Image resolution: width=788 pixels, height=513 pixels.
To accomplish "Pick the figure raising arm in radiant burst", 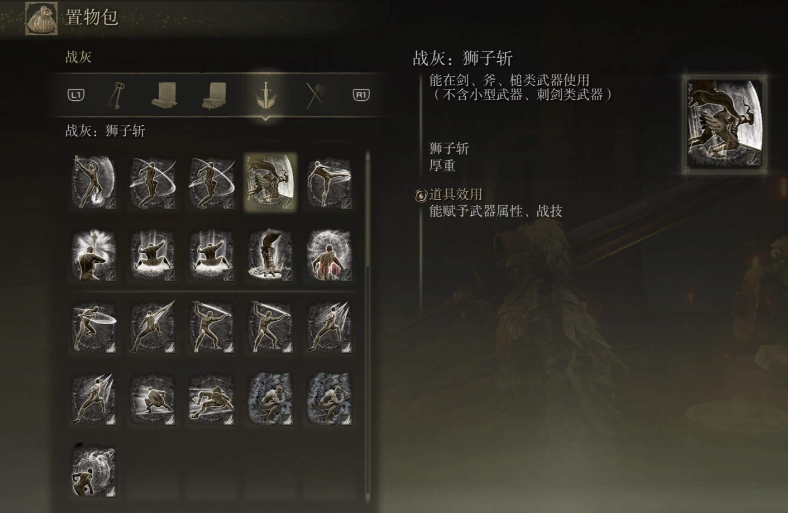I will click(94, 256).
